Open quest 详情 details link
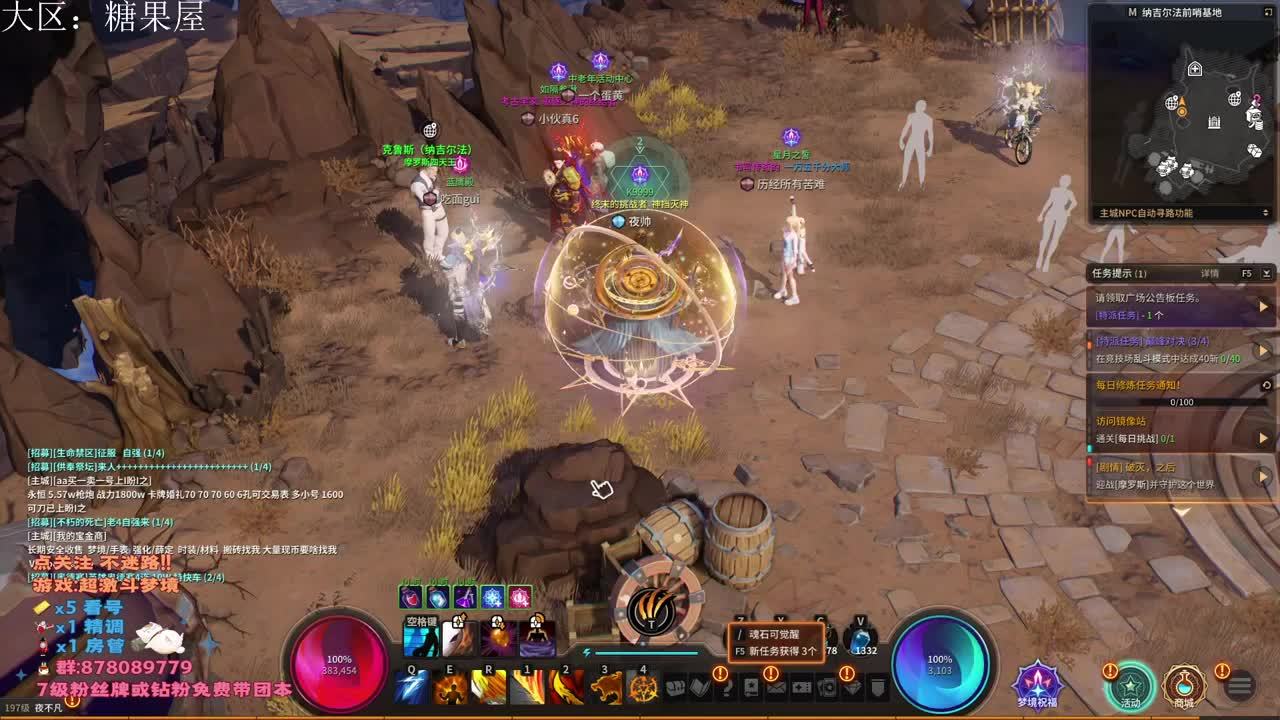 coord(1210,273)
